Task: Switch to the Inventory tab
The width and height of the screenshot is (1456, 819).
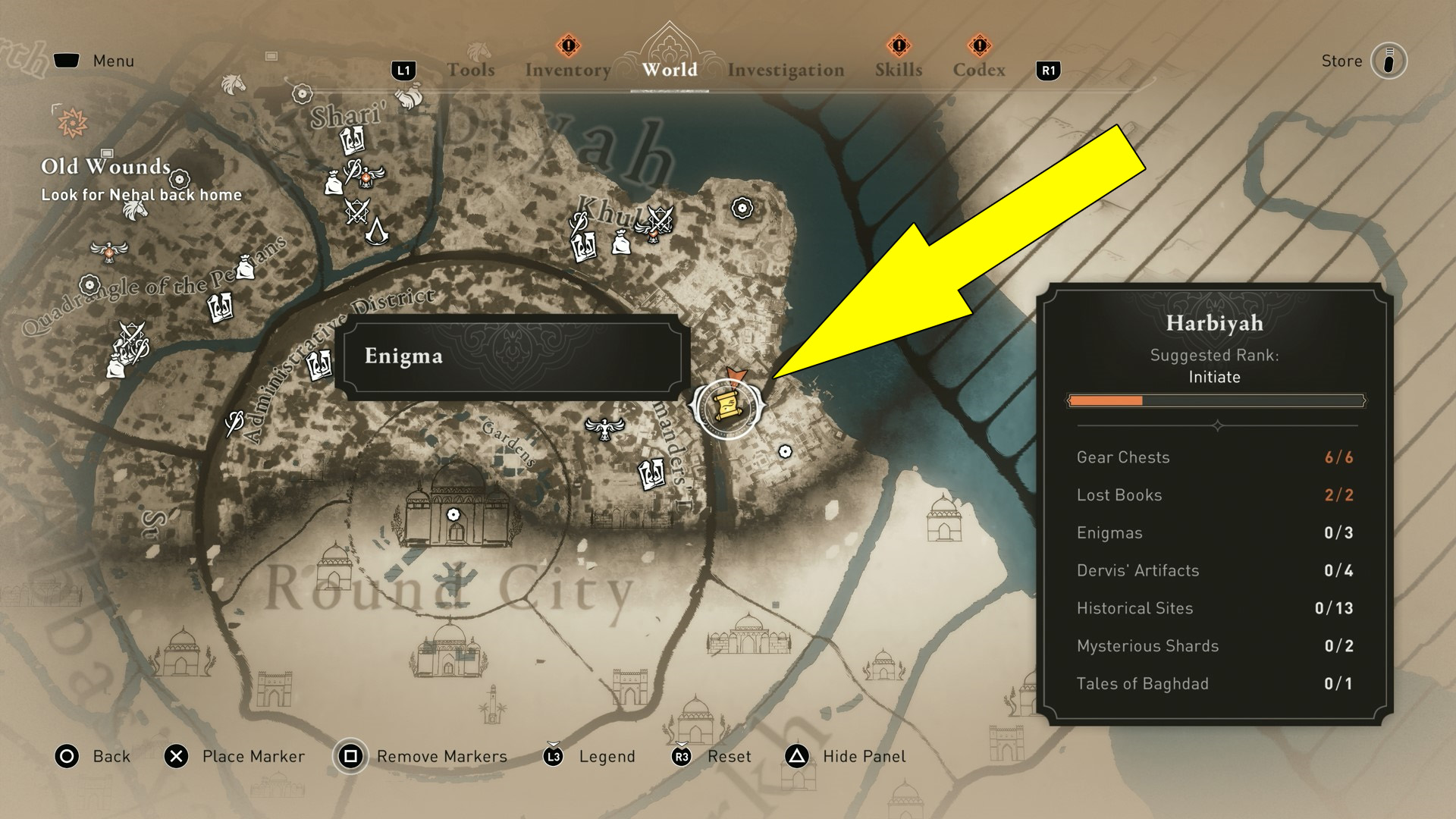Action: (567, 69)
